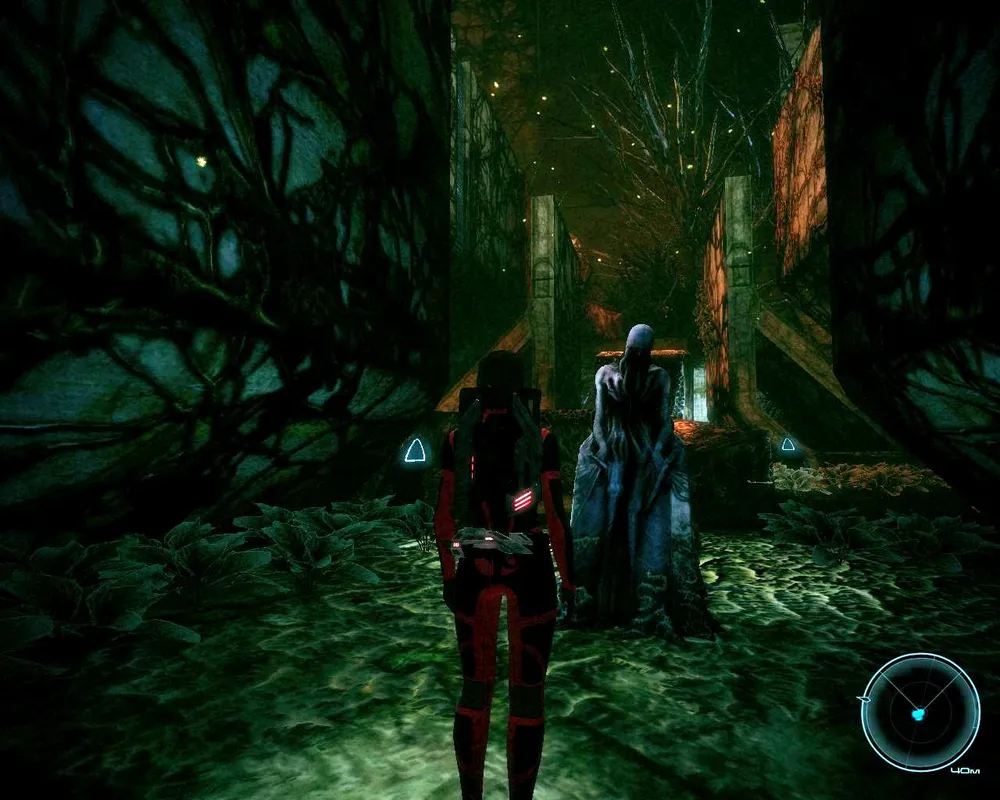Click the circular radar minimap
The height and width of the screenshot is (800, 1000).
click(920, 711)
